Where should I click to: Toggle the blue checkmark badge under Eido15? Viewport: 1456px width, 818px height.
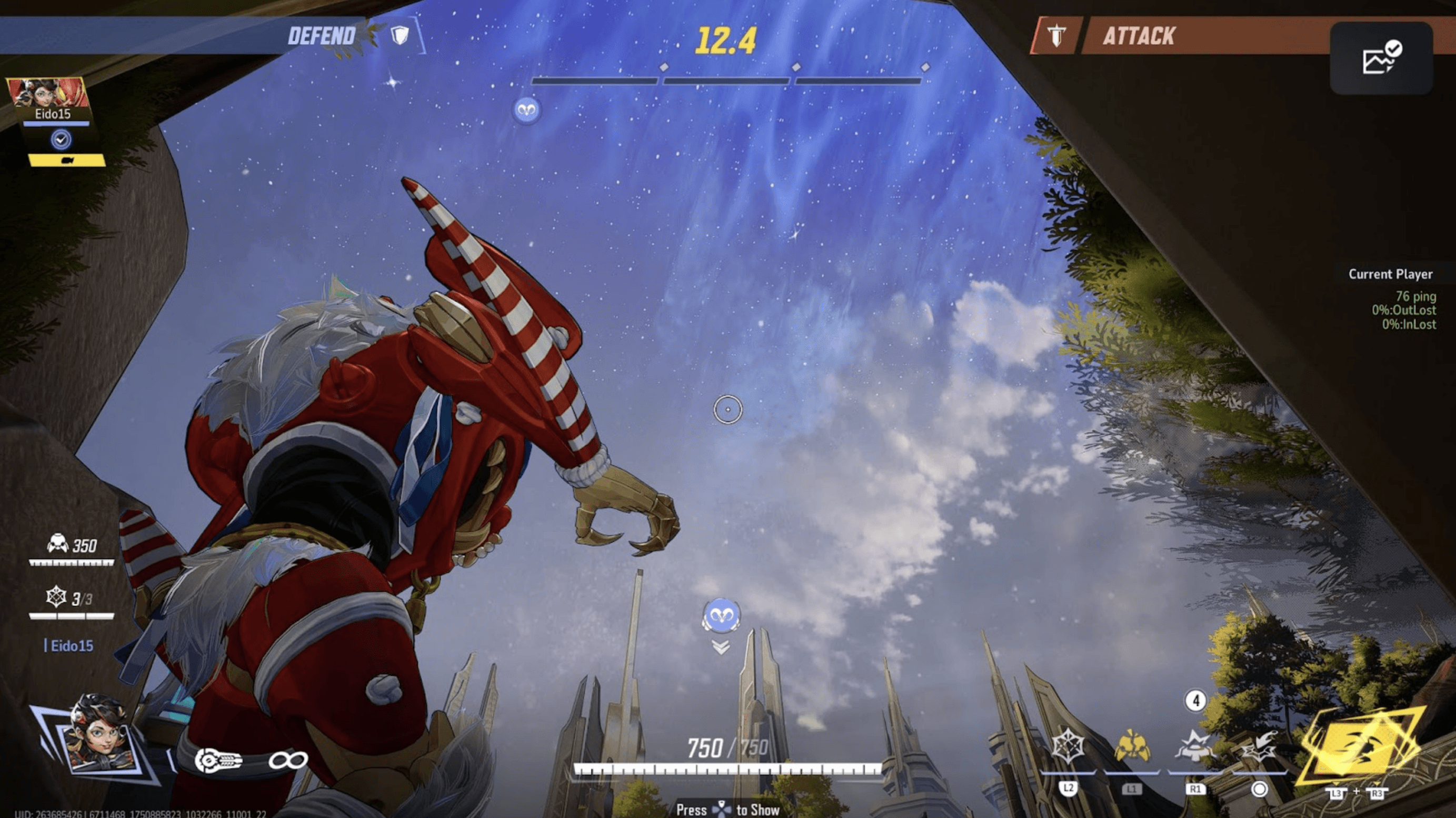click(x=61, y=139)
